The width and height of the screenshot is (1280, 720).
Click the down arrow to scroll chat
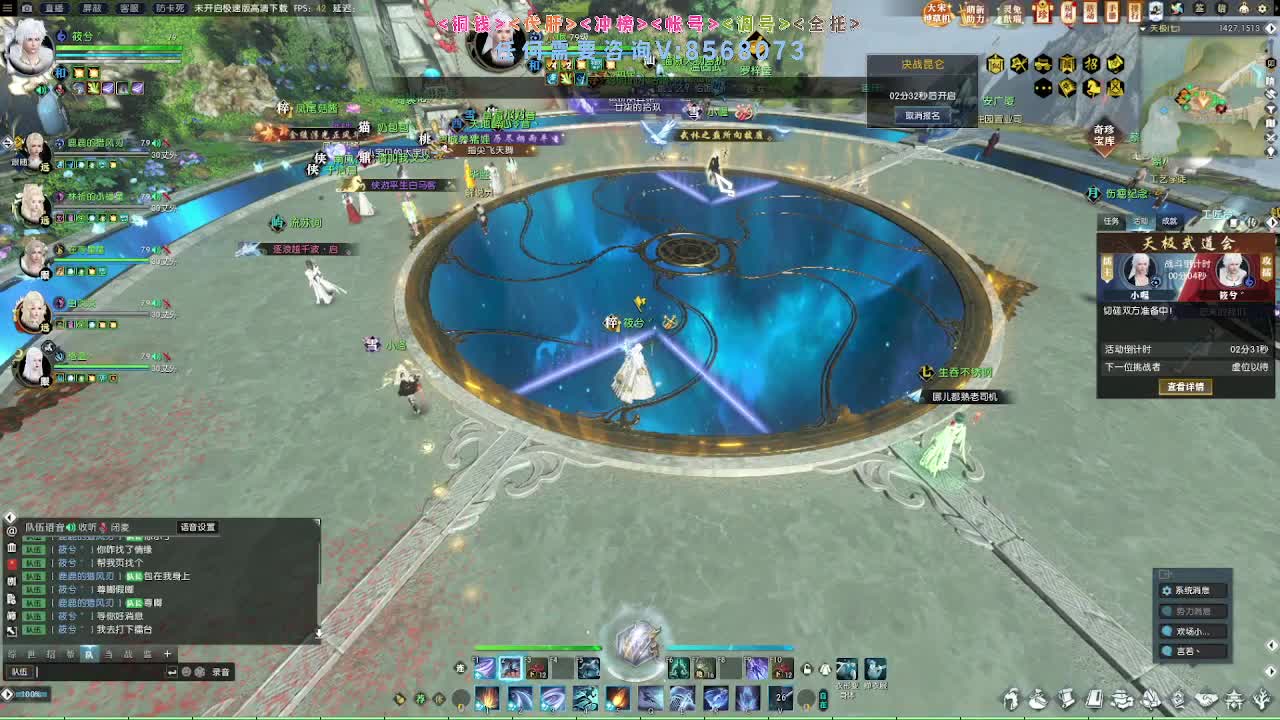318,632
